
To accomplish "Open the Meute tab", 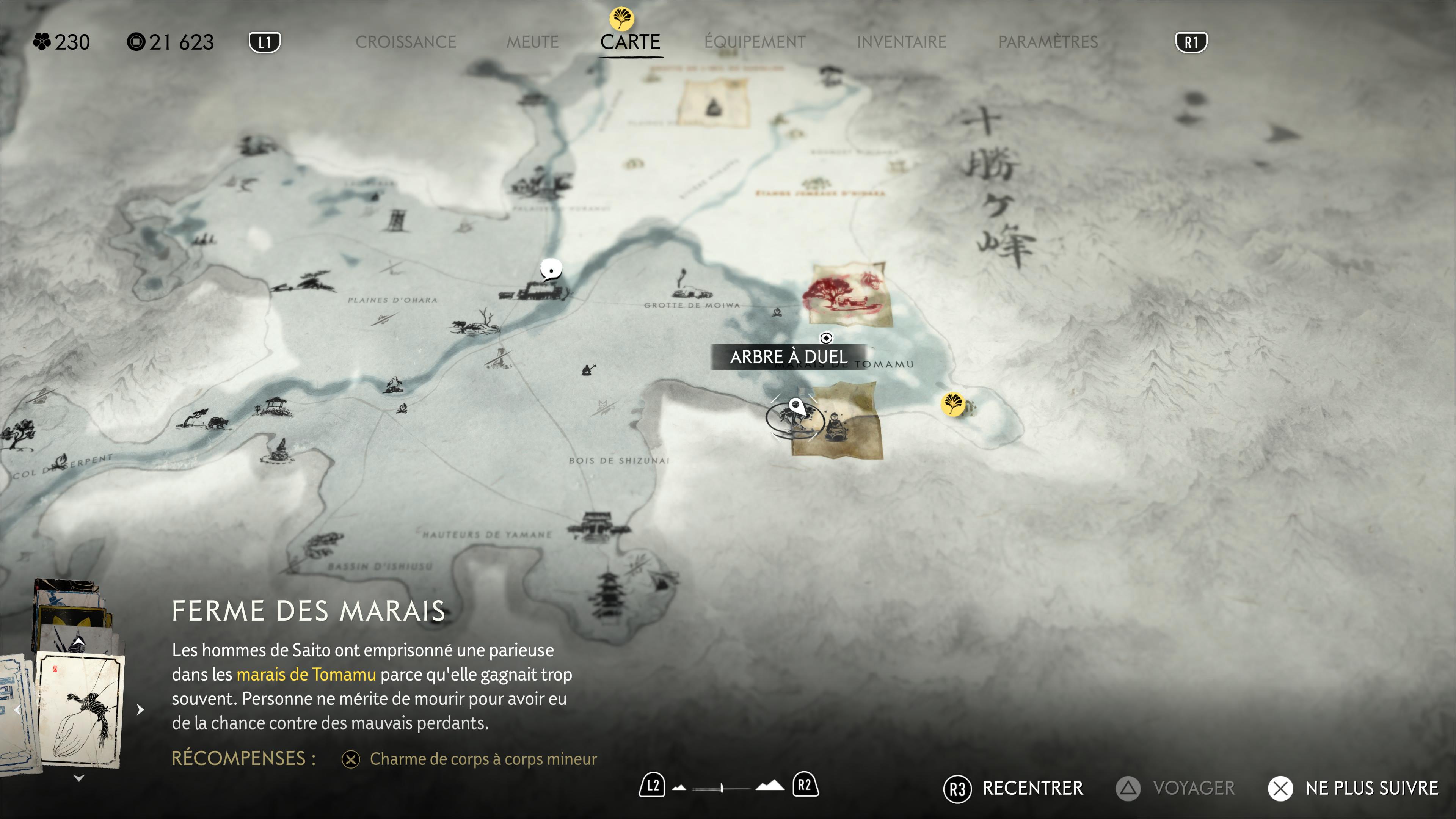I will pos(532,42).
